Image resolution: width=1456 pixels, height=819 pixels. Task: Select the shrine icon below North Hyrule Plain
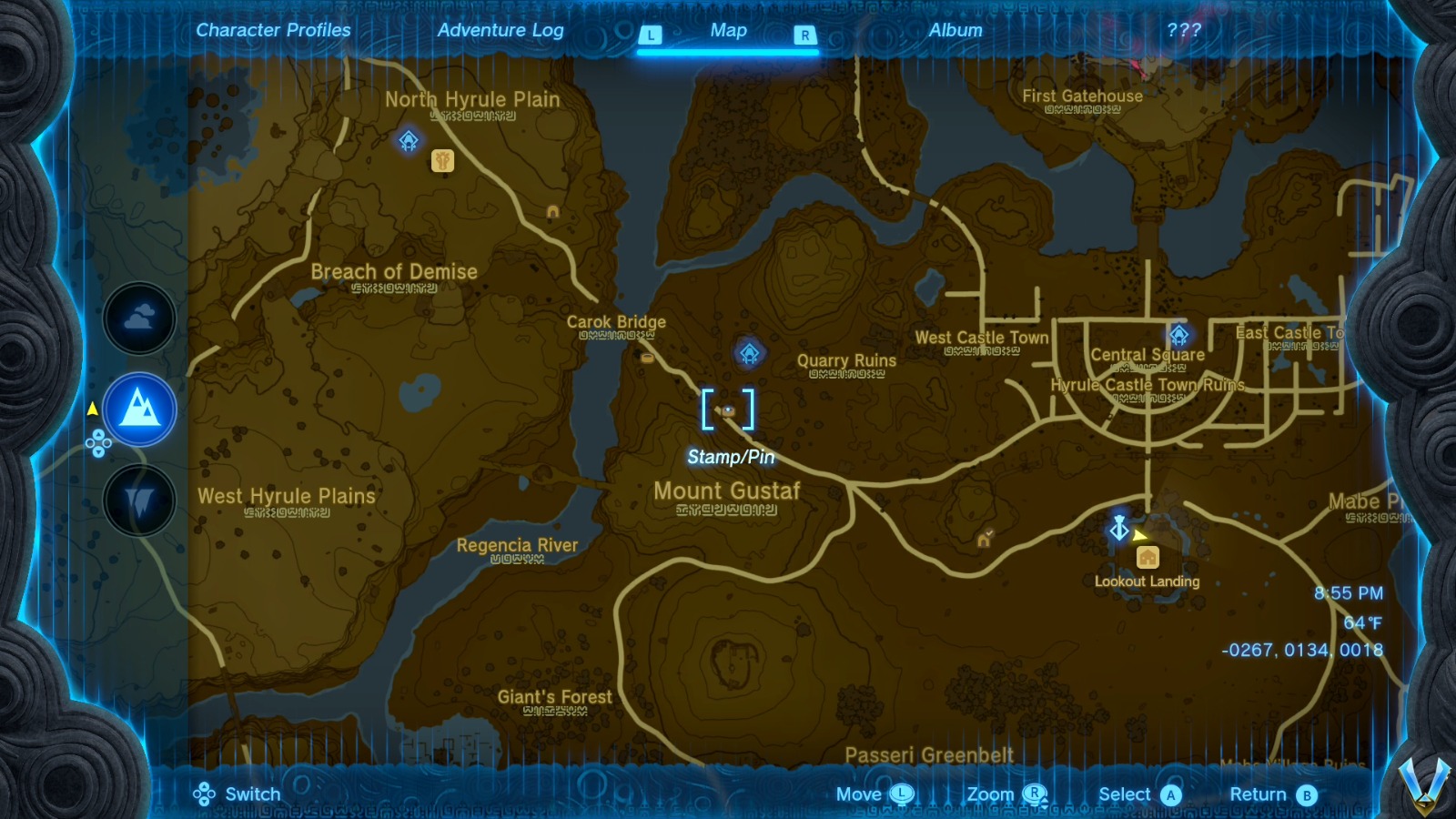[x=409, y=138]
